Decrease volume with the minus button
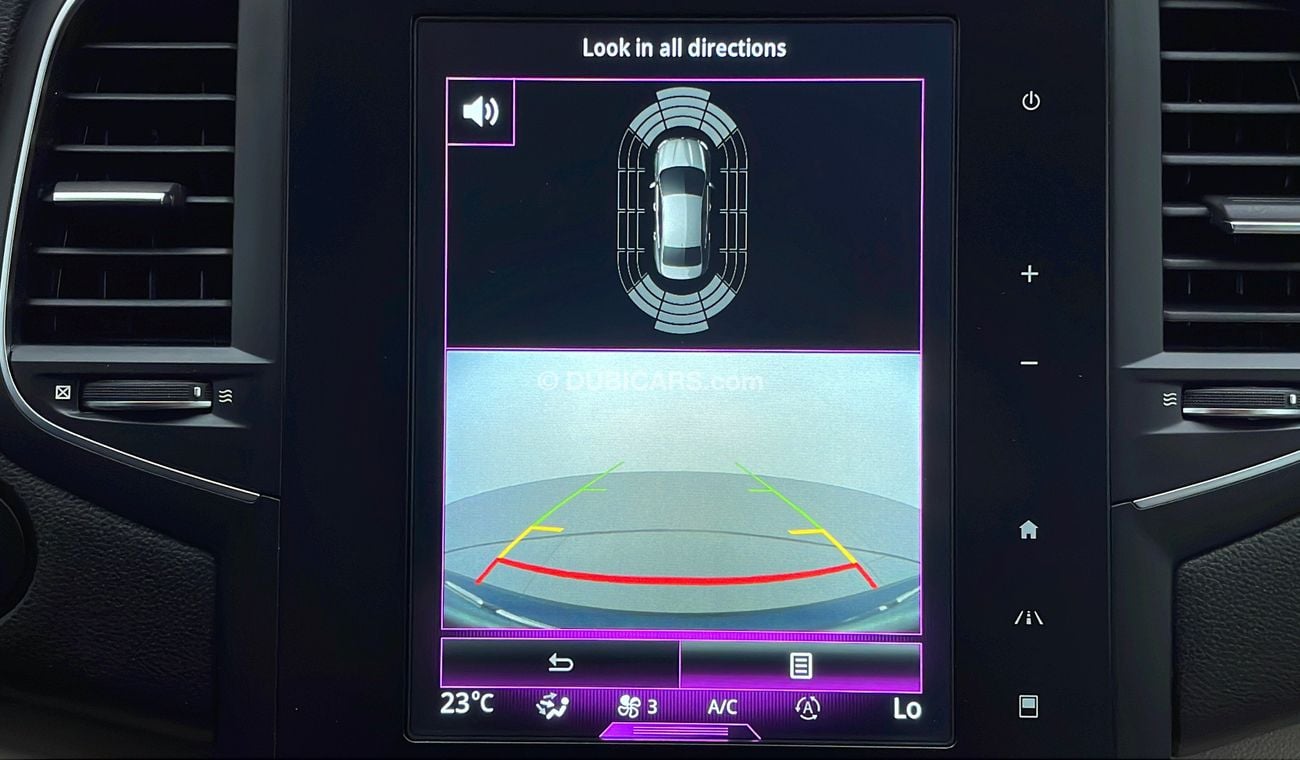Viewport: 1300px width, 760px height. click(1029, 363)
